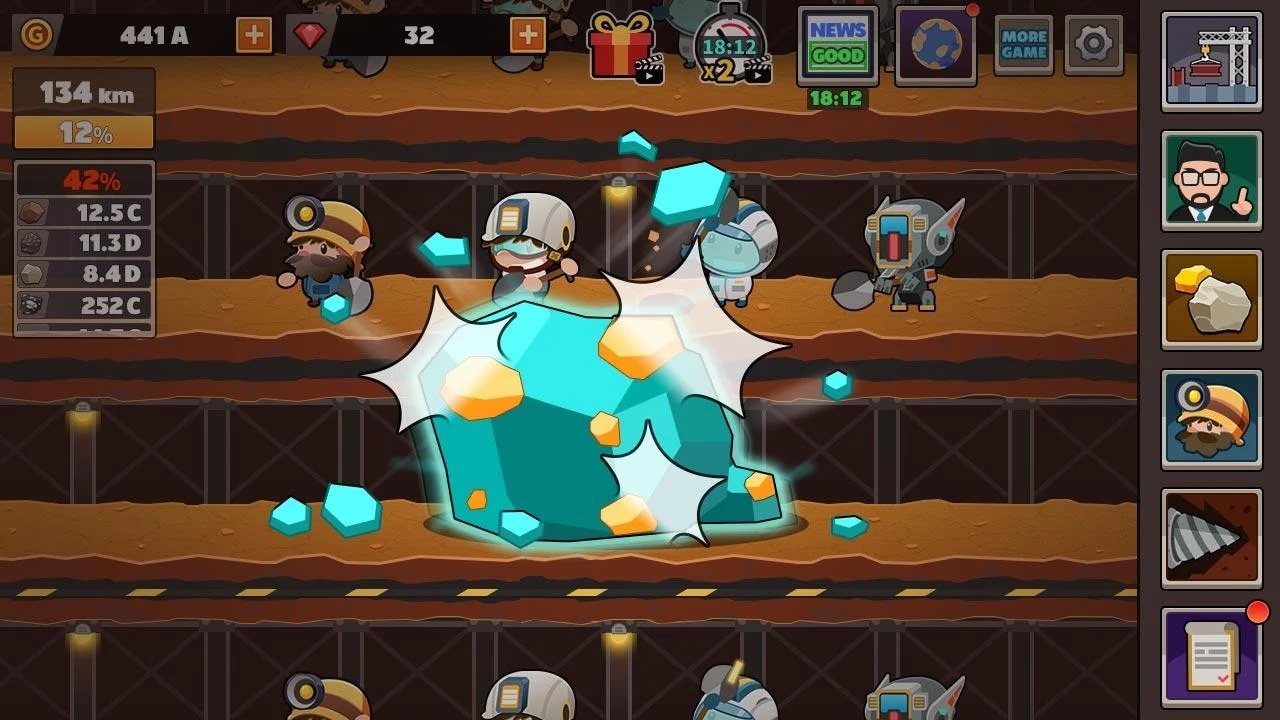Open the manager with glasses menu
1280x720 pixels.
coord(1211,181)
